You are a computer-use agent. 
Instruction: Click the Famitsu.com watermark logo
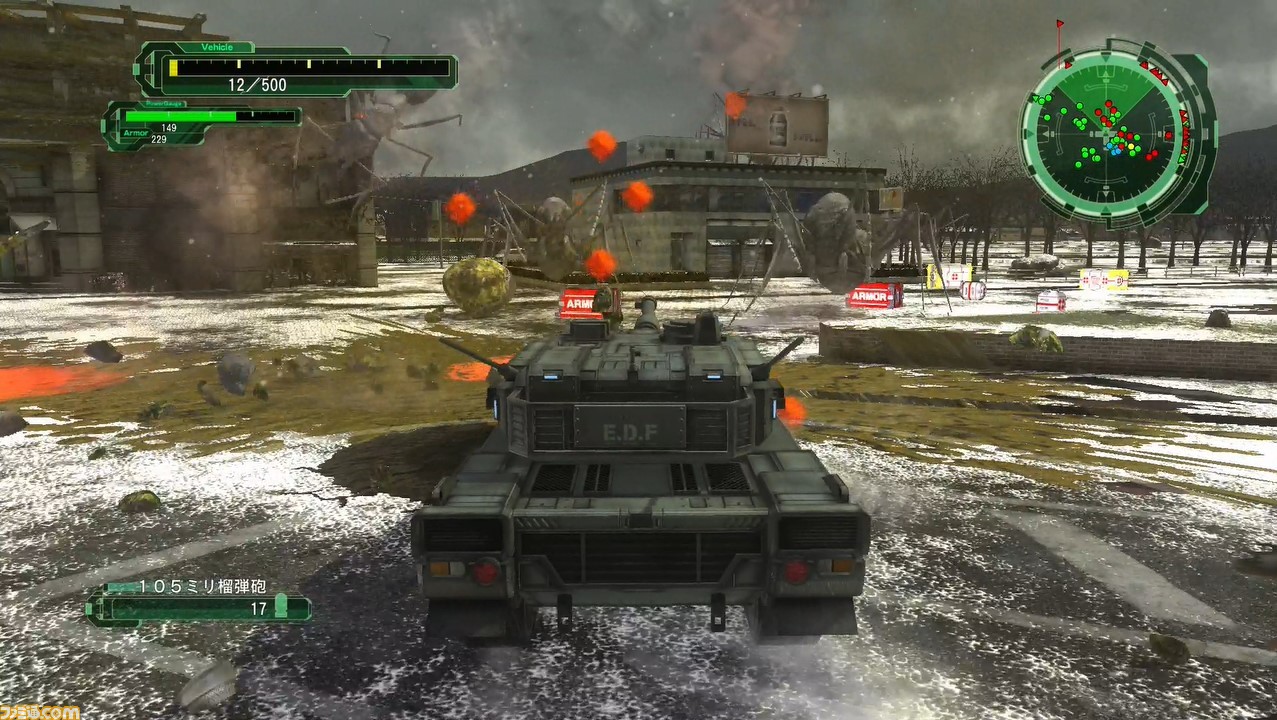click(40, 711)
